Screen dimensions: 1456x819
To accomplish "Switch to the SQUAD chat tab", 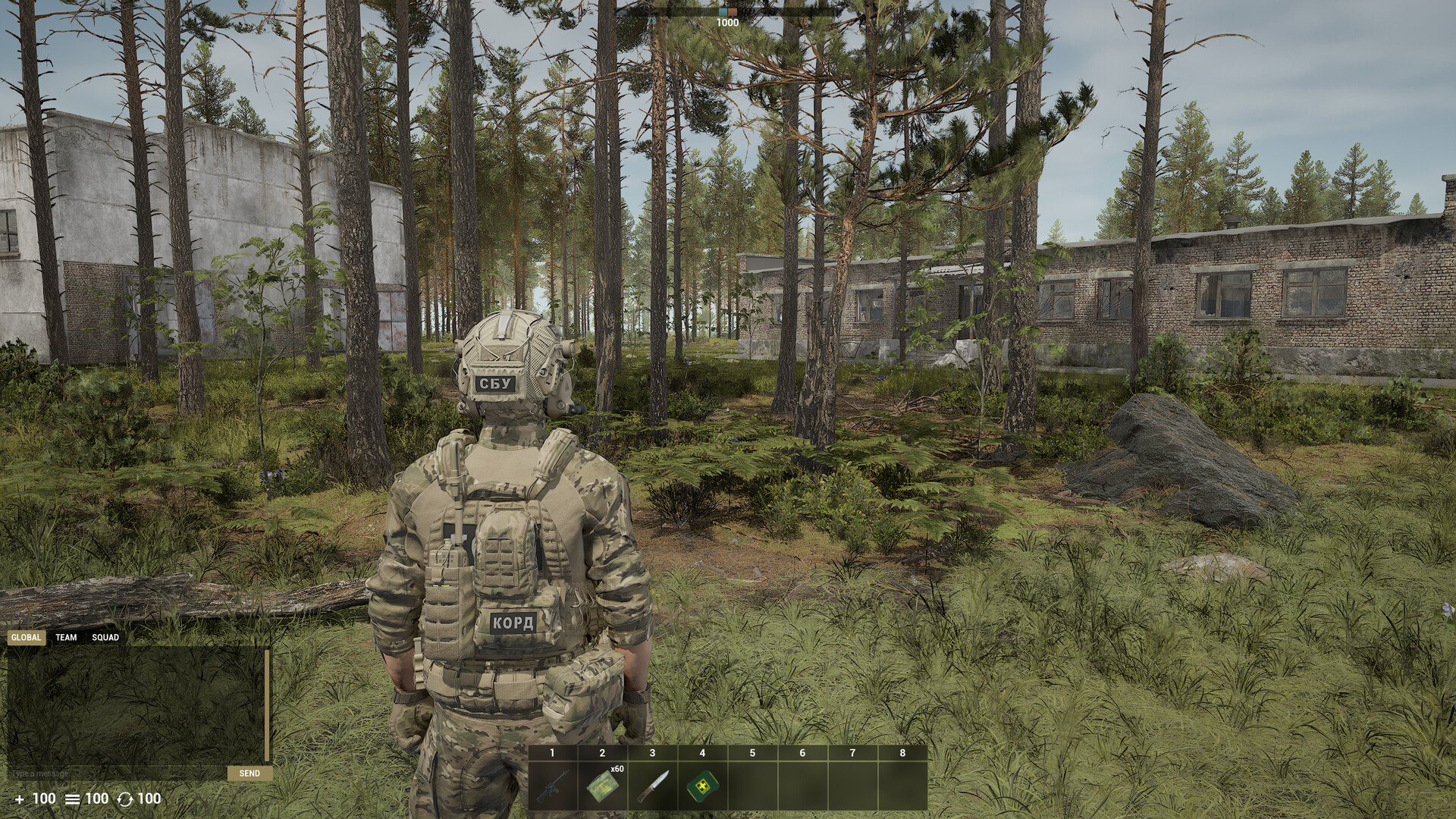I will pos(107,638).
